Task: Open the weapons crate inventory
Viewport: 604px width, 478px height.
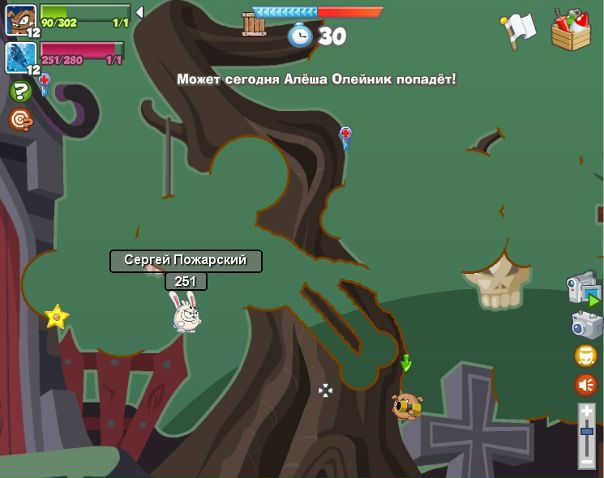Action: pyautogui.click(x=571, y=28)
